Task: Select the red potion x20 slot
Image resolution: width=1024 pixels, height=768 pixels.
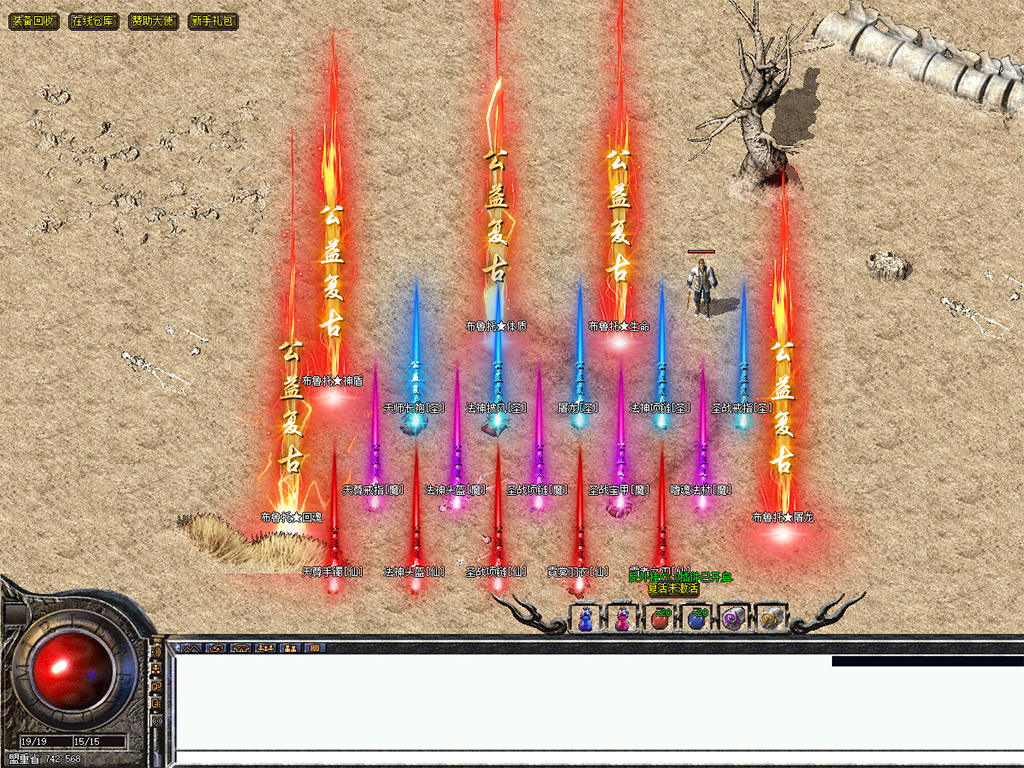Action: point(659,620)
